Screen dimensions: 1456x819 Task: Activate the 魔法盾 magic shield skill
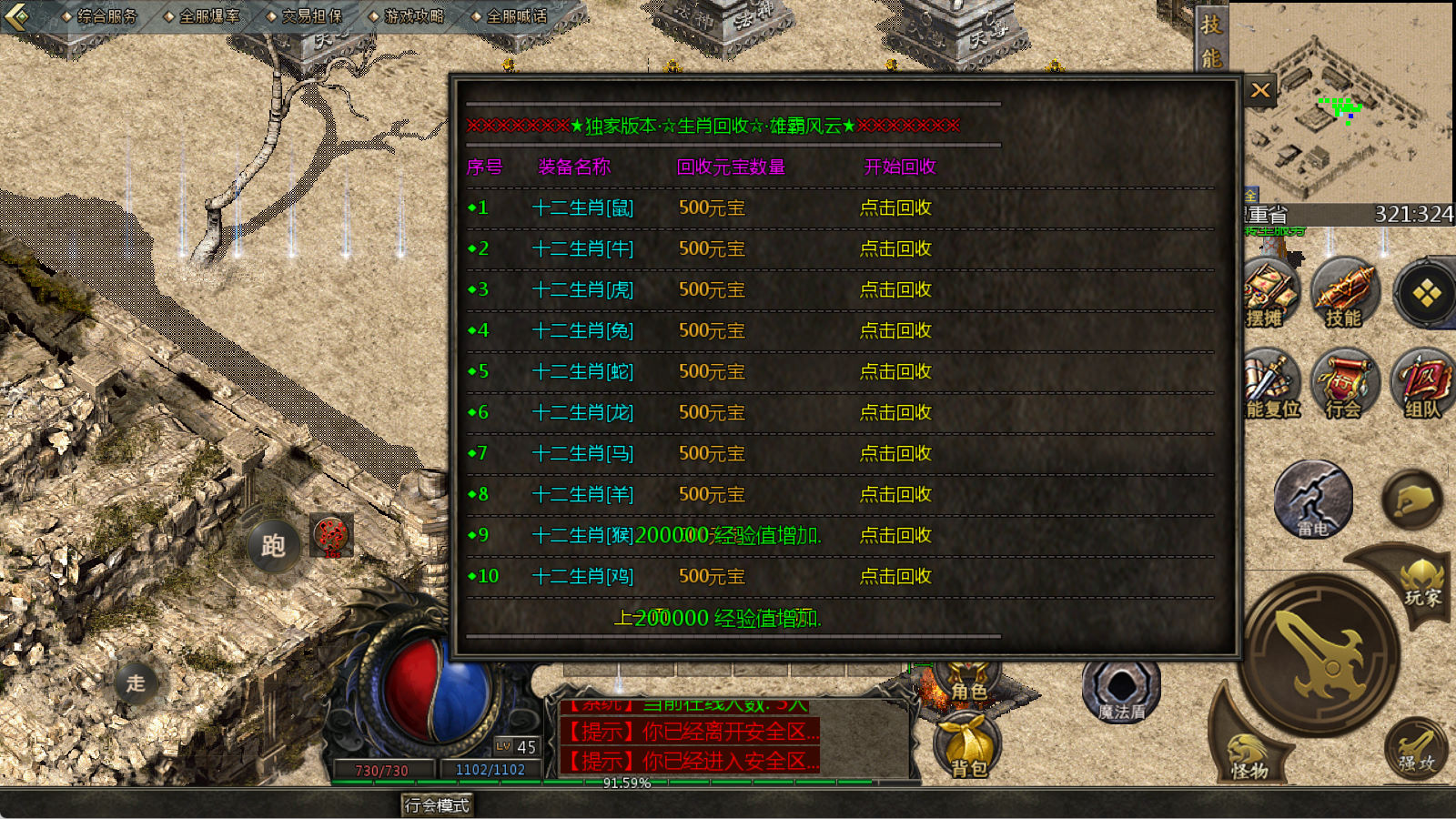coord(1121,690)
